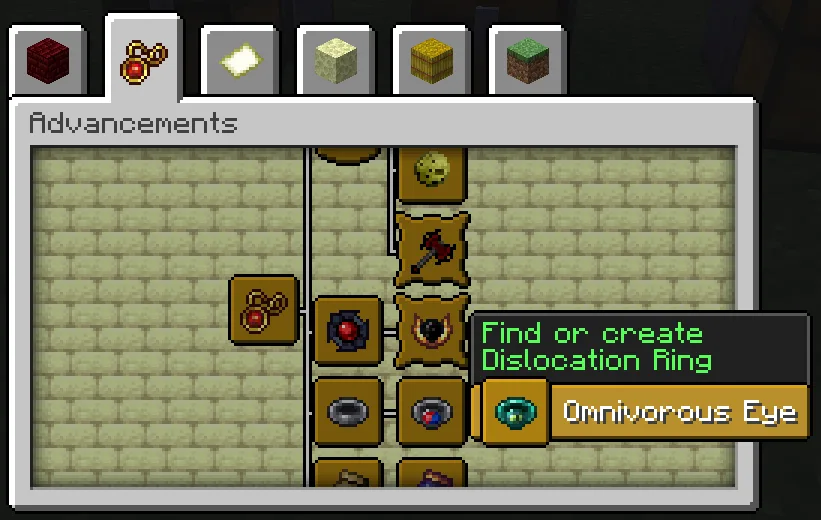Open the glowing paper advancements tab
This screenshot has width=821, height=520.
tap(239, 62)
